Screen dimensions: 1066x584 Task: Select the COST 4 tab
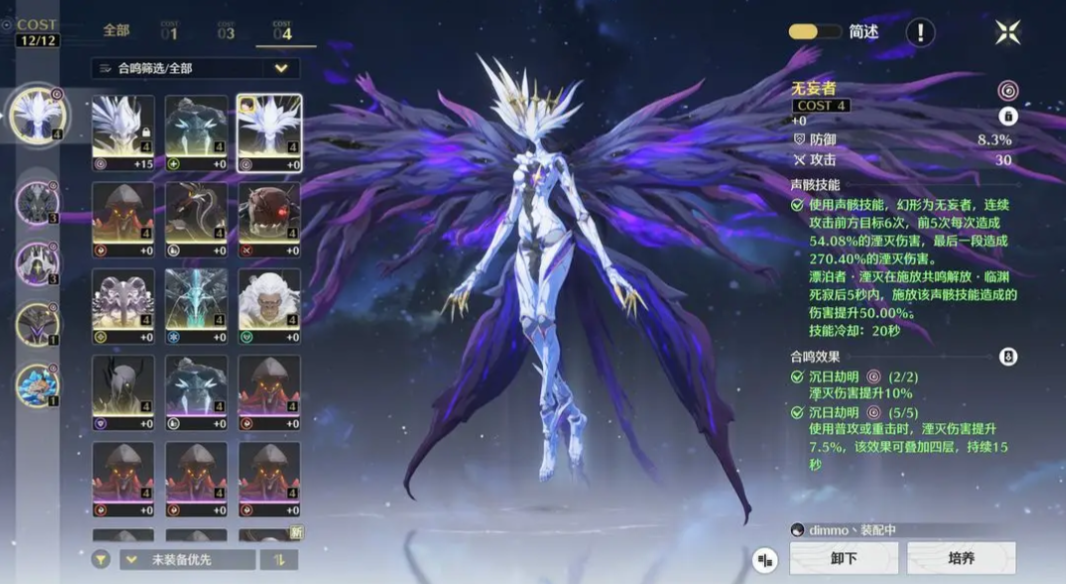[283, 31]
